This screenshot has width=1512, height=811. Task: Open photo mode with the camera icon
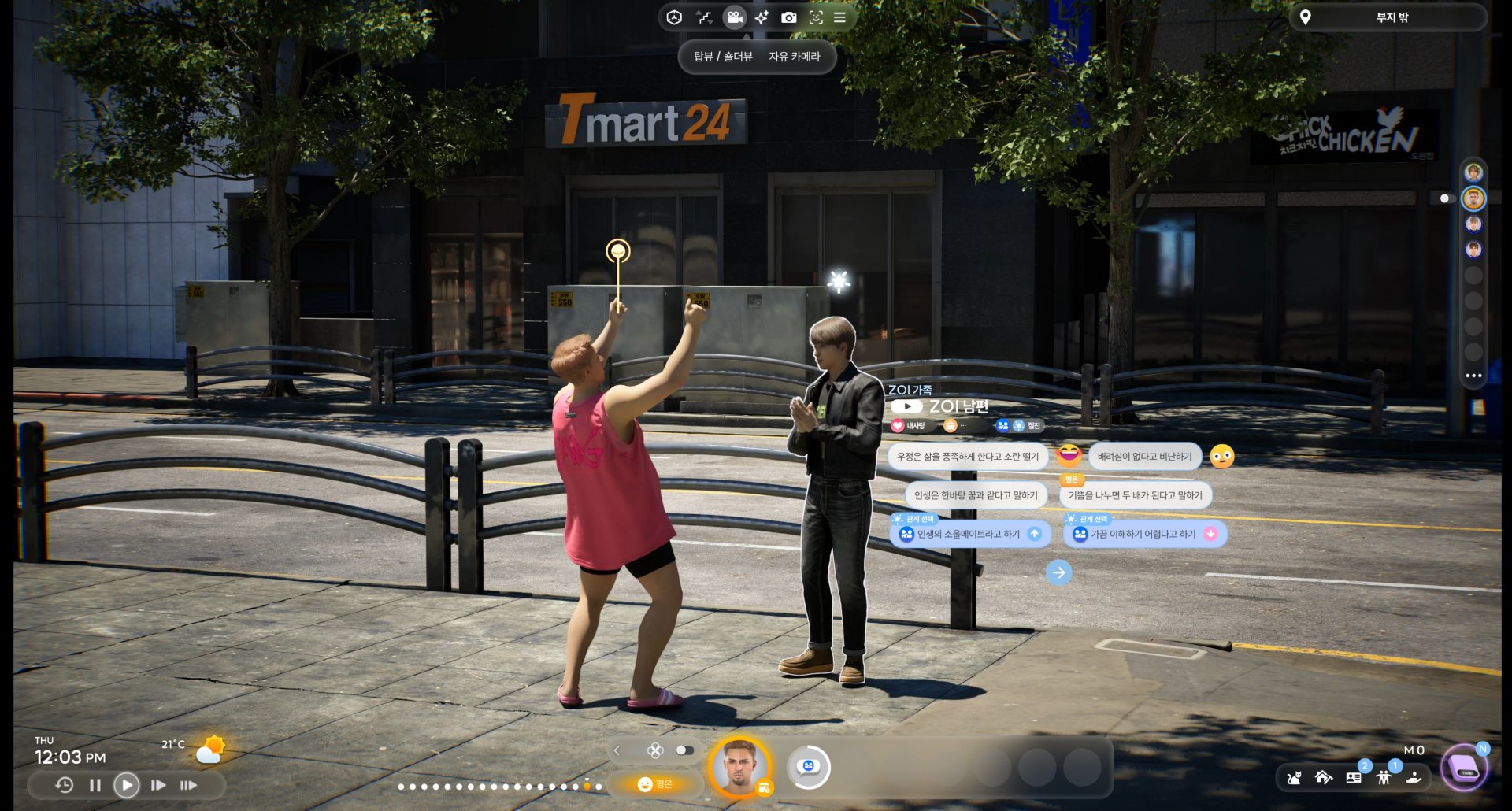tap(788, 17)
